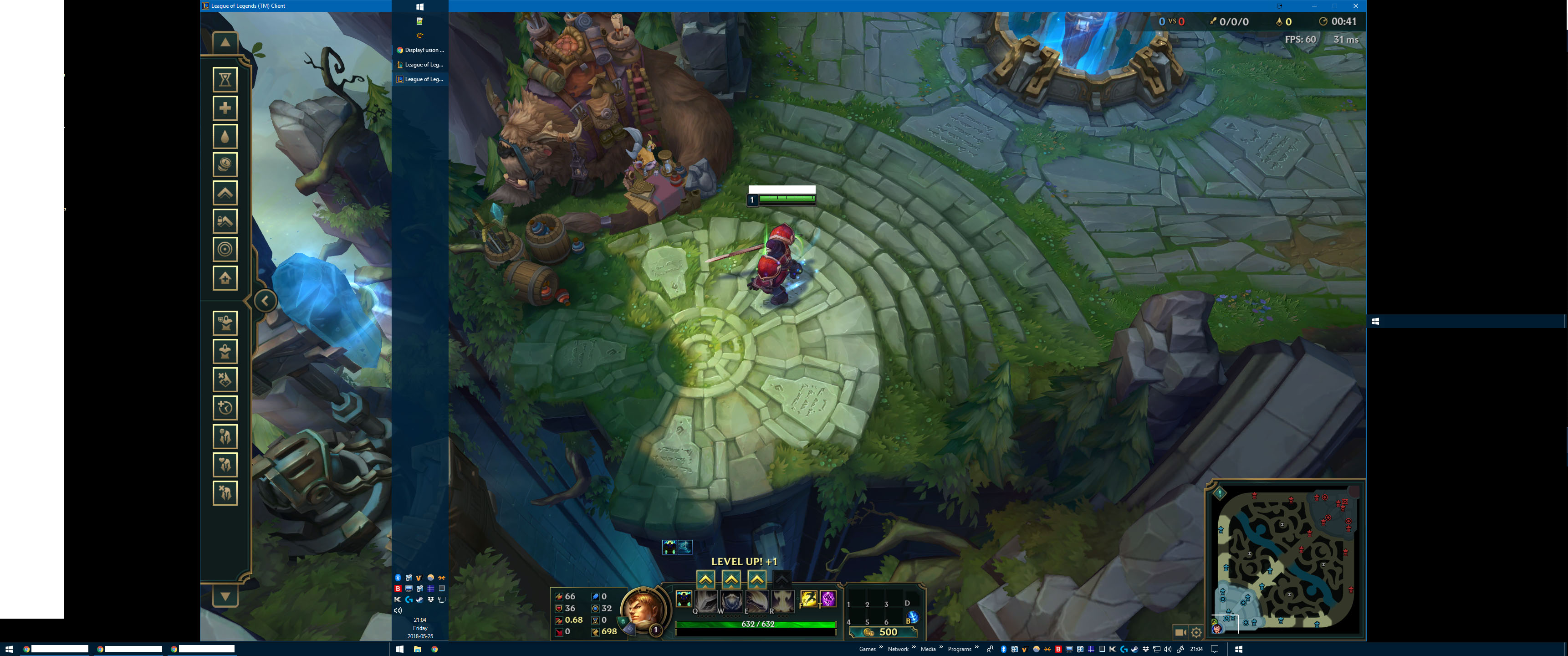Activate the purple Teleport summoner spell

(x=828, y=599)
